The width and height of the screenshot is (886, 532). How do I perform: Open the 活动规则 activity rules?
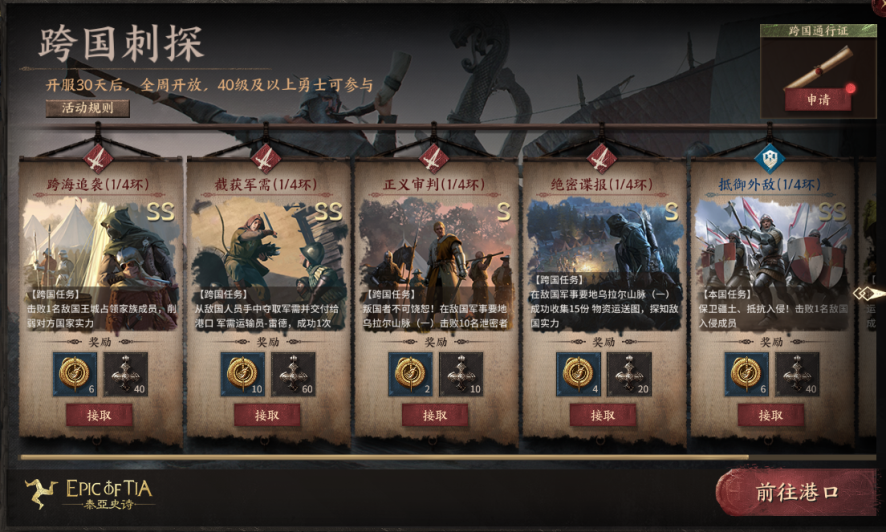click(x=87, y=108)
